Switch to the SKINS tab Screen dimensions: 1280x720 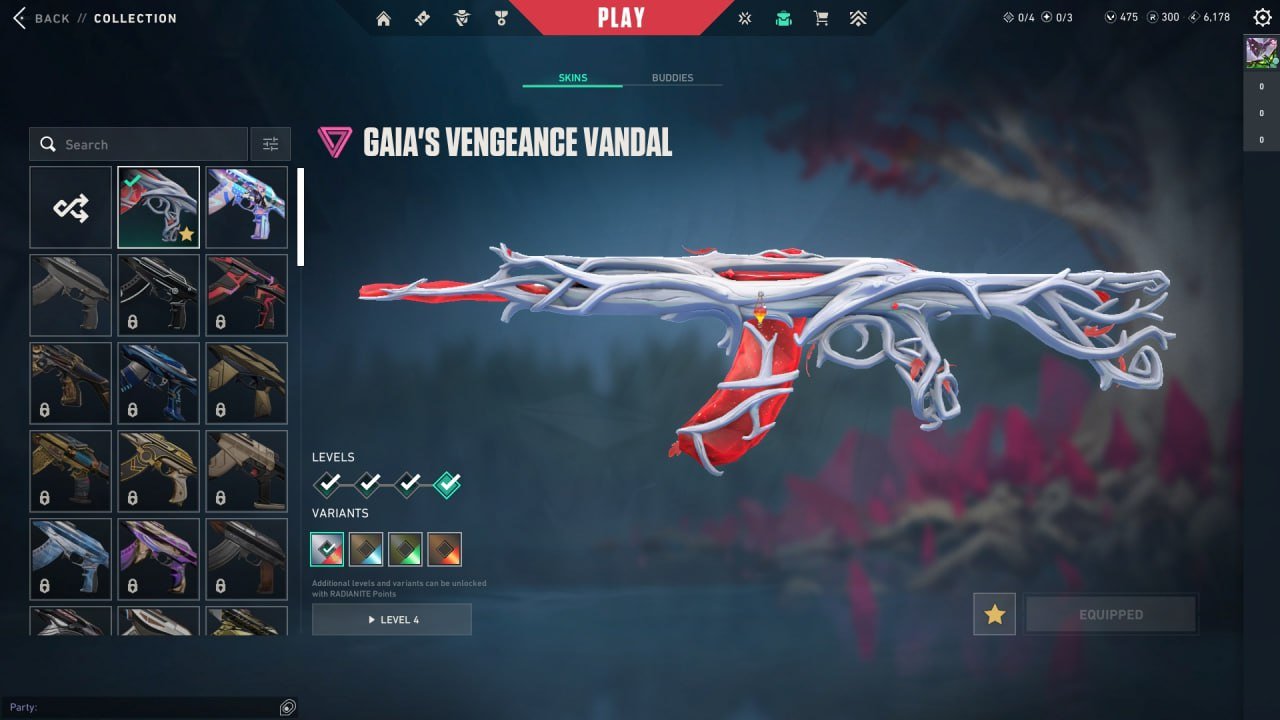tap(571, 77)
